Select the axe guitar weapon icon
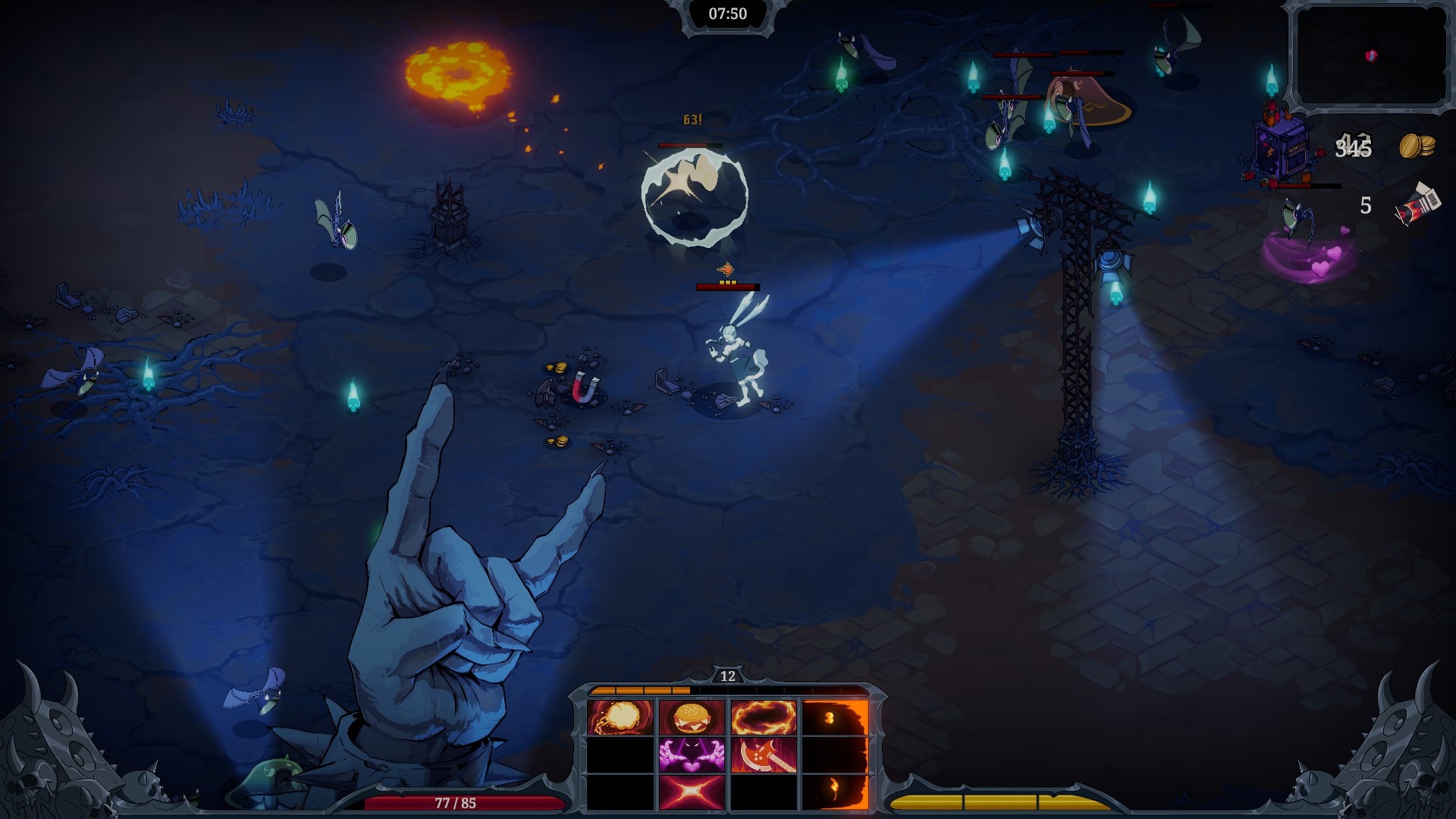The width and height of the screenshot is (1456, 819). click(763, 755)
